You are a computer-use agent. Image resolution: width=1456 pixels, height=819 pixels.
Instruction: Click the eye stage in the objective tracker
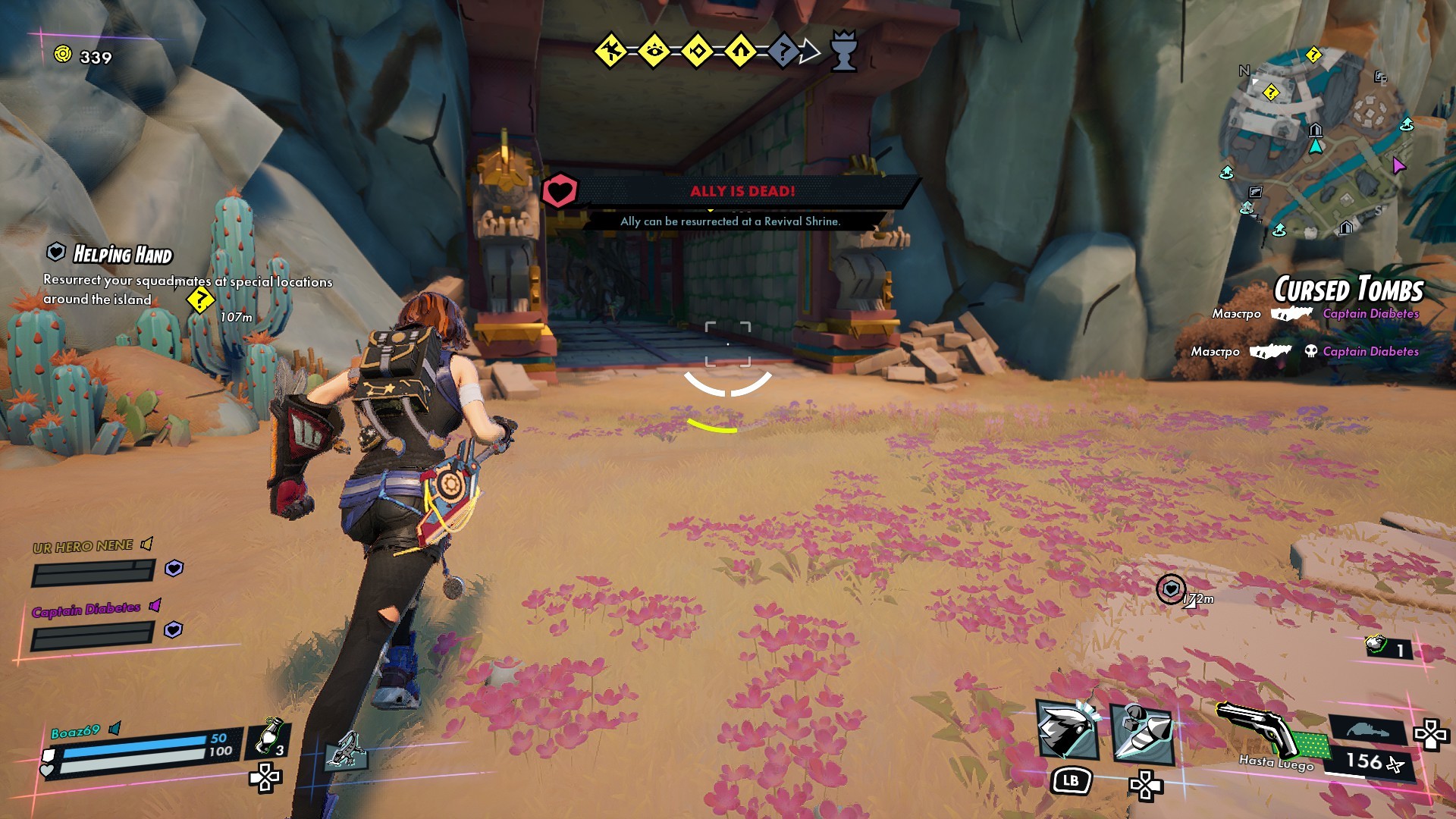(x=654, y=52)
